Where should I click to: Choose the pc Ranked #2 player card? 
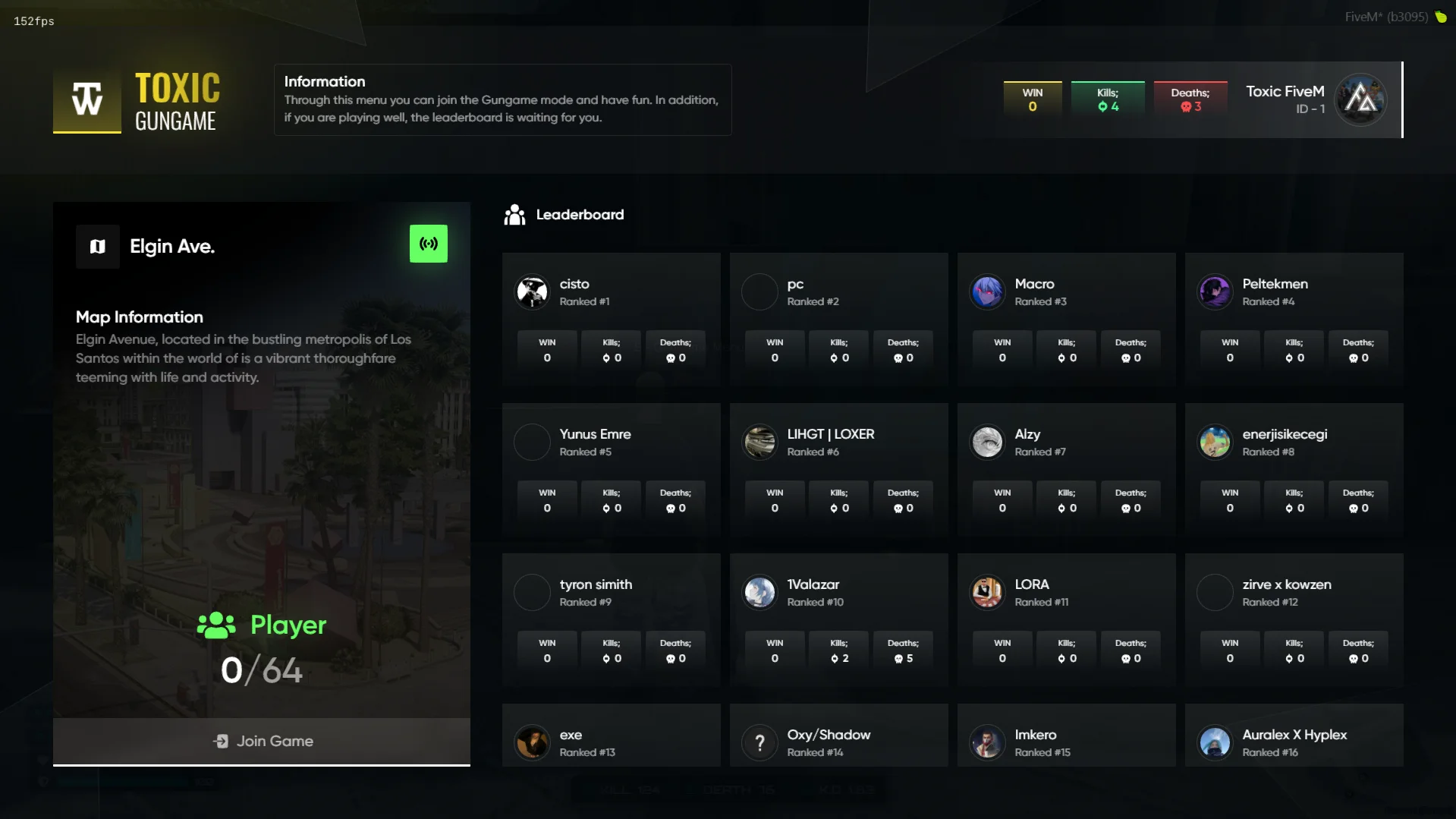click(x=838, y=319)
